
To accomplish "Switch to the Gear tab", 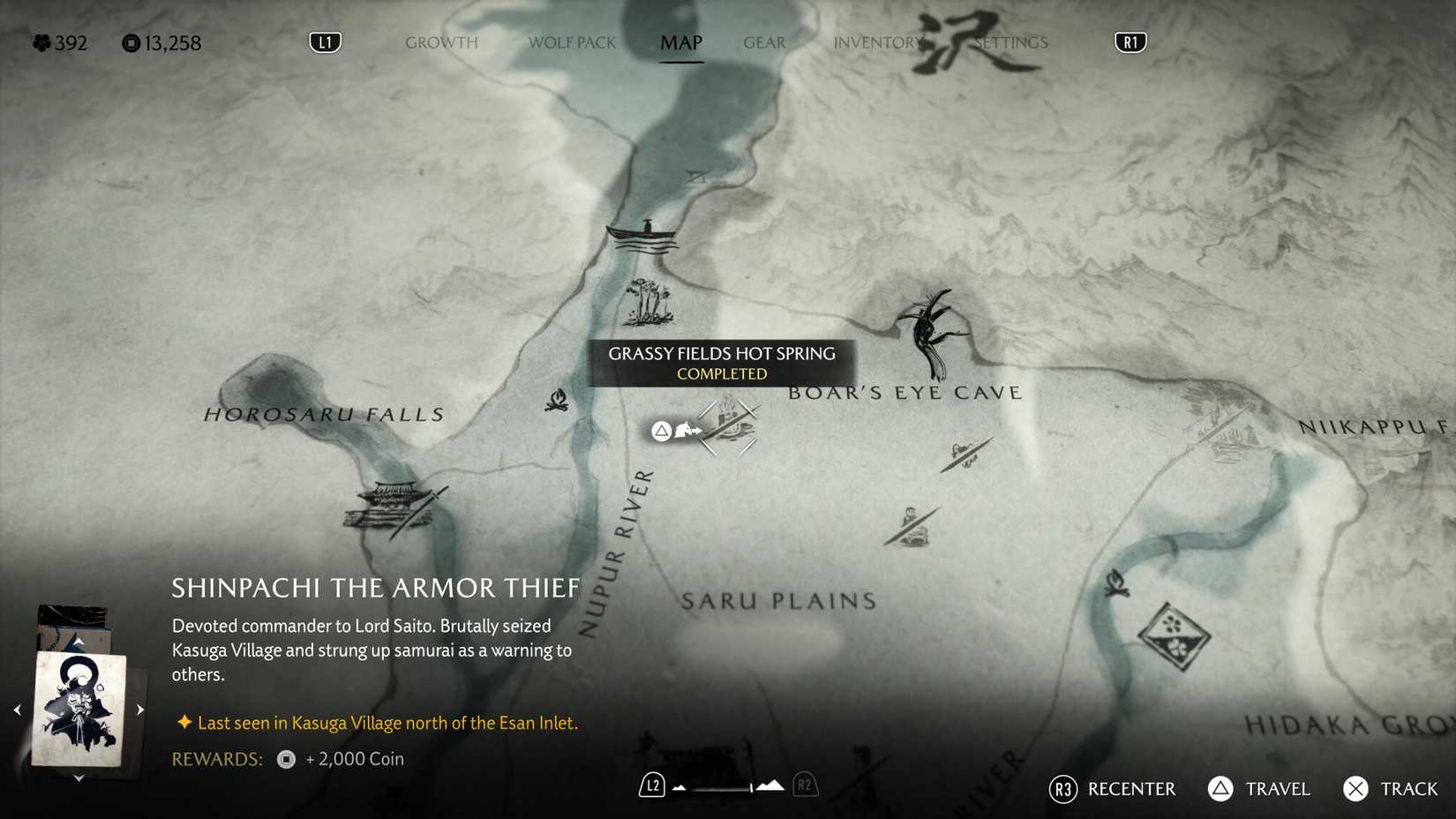I will [x=763, y=42].
